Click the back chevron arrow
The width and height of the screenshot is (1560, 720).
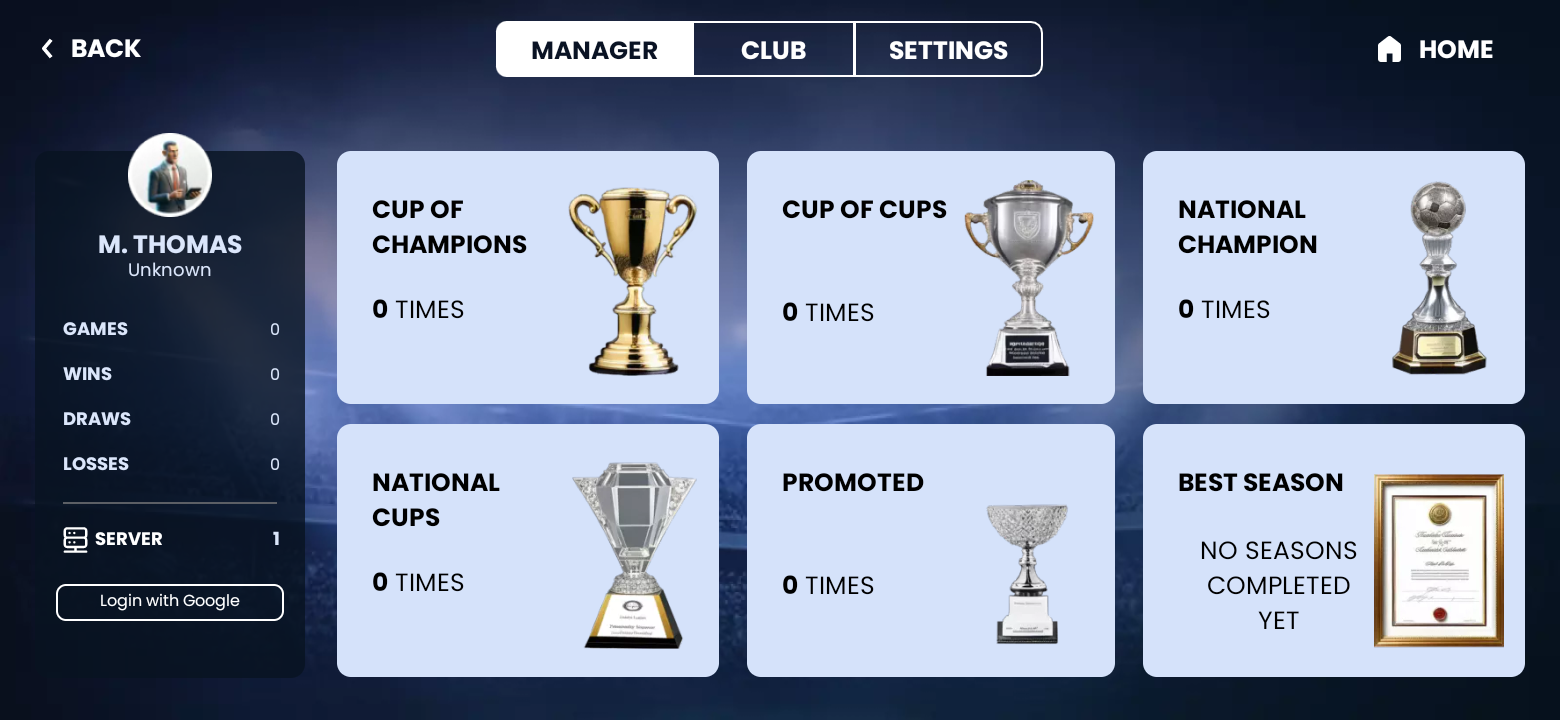coord(47,48)
